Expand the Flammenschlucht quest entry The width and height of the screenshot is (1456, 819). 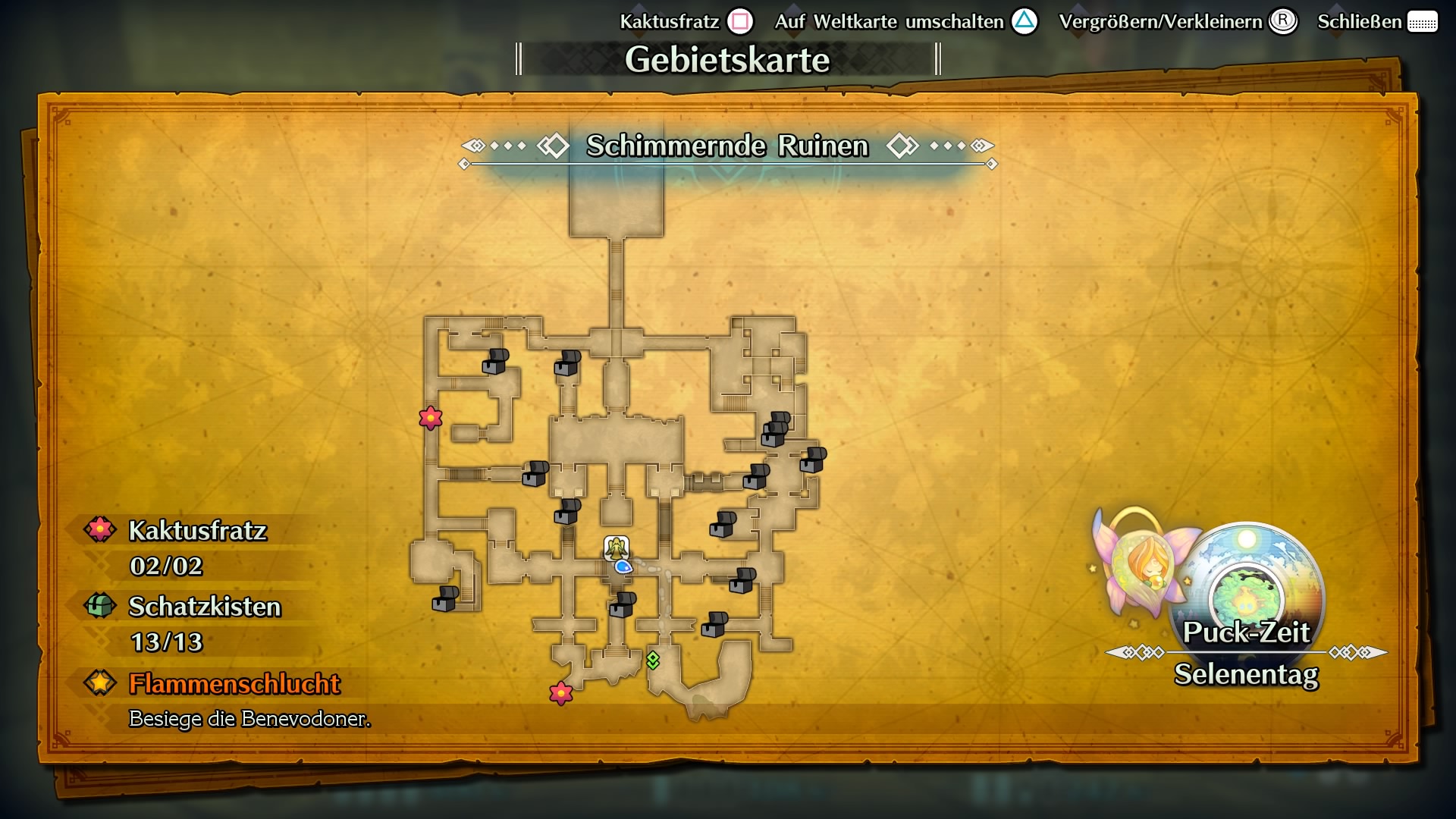(x=235, y=684)
